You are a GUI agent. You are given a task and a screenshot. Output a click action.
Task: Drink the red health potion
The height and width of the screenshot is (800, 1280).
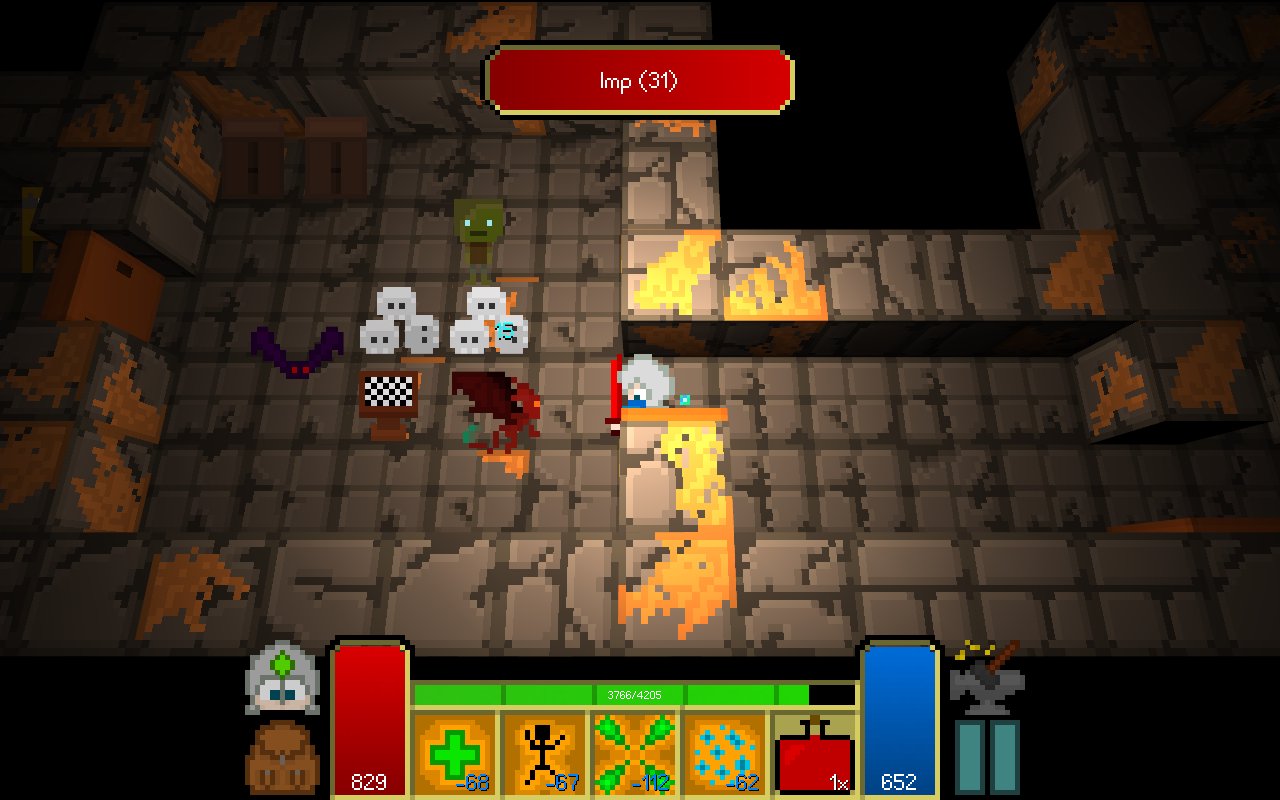pyautogui.click(x=814, y=754)
